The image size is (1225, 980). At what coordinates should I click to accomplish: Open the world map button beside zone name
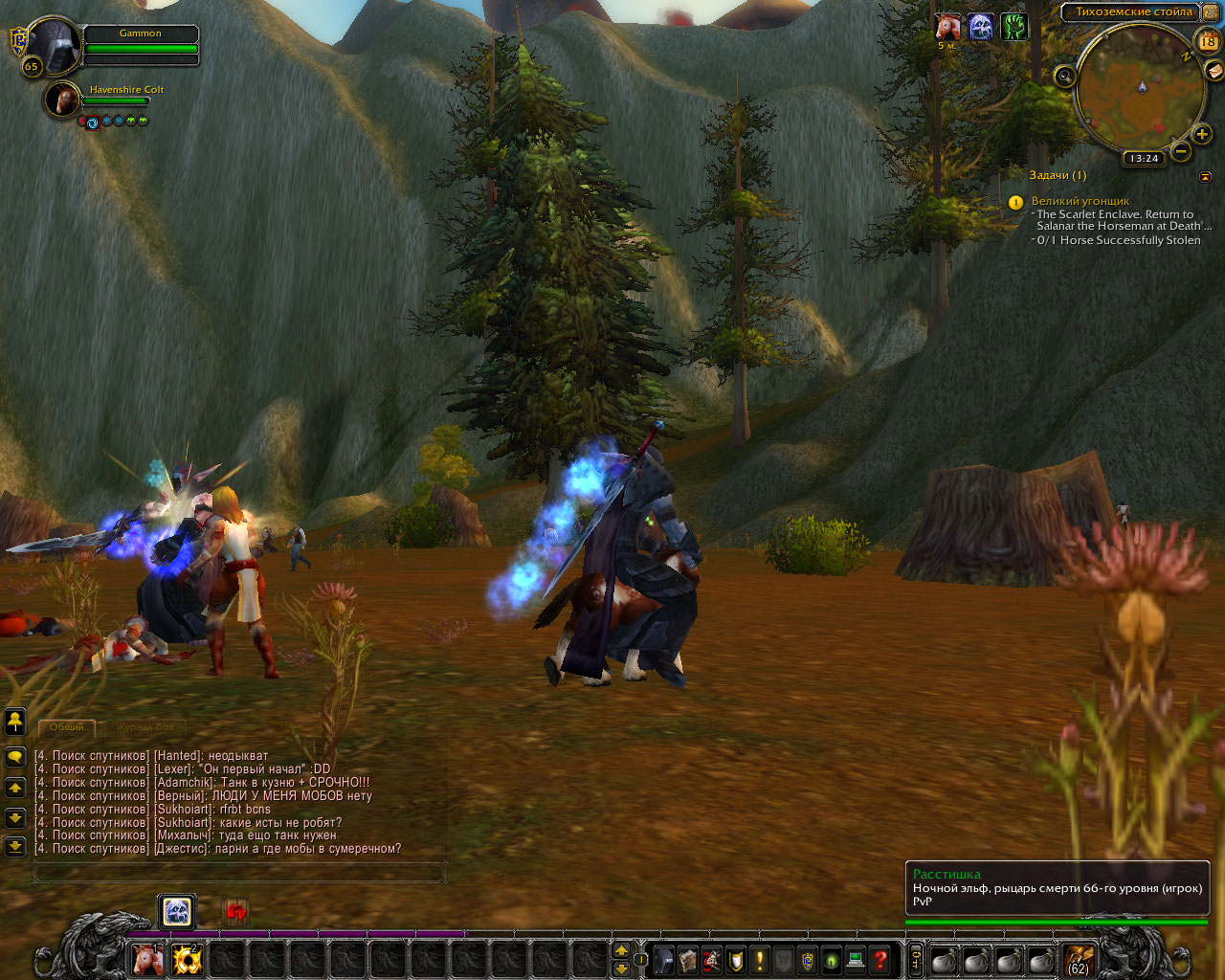tap(1210, 12)
